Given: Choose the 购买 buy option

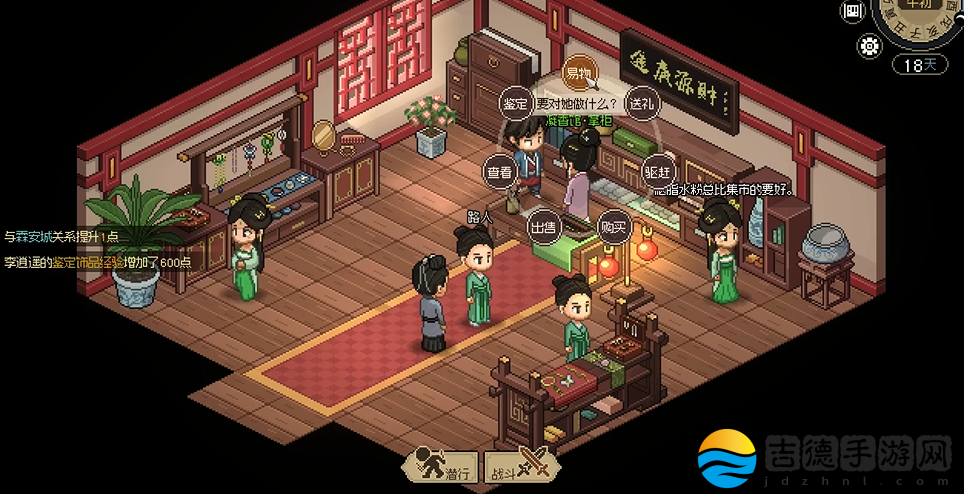Looking at the screenshot, I should [613, 227].
